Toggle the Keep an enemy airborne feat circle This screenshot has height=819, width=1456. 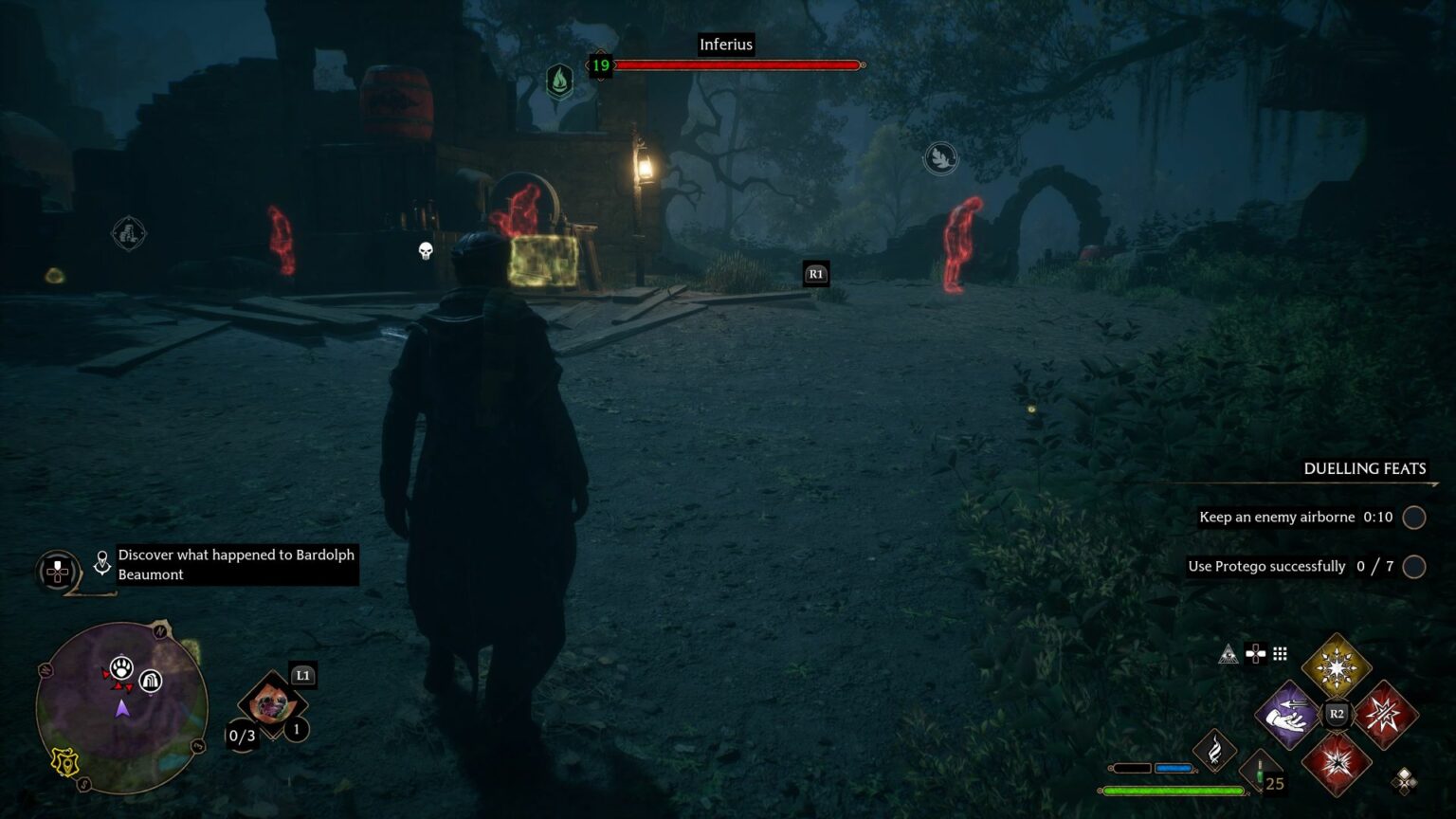(1413, 518)
